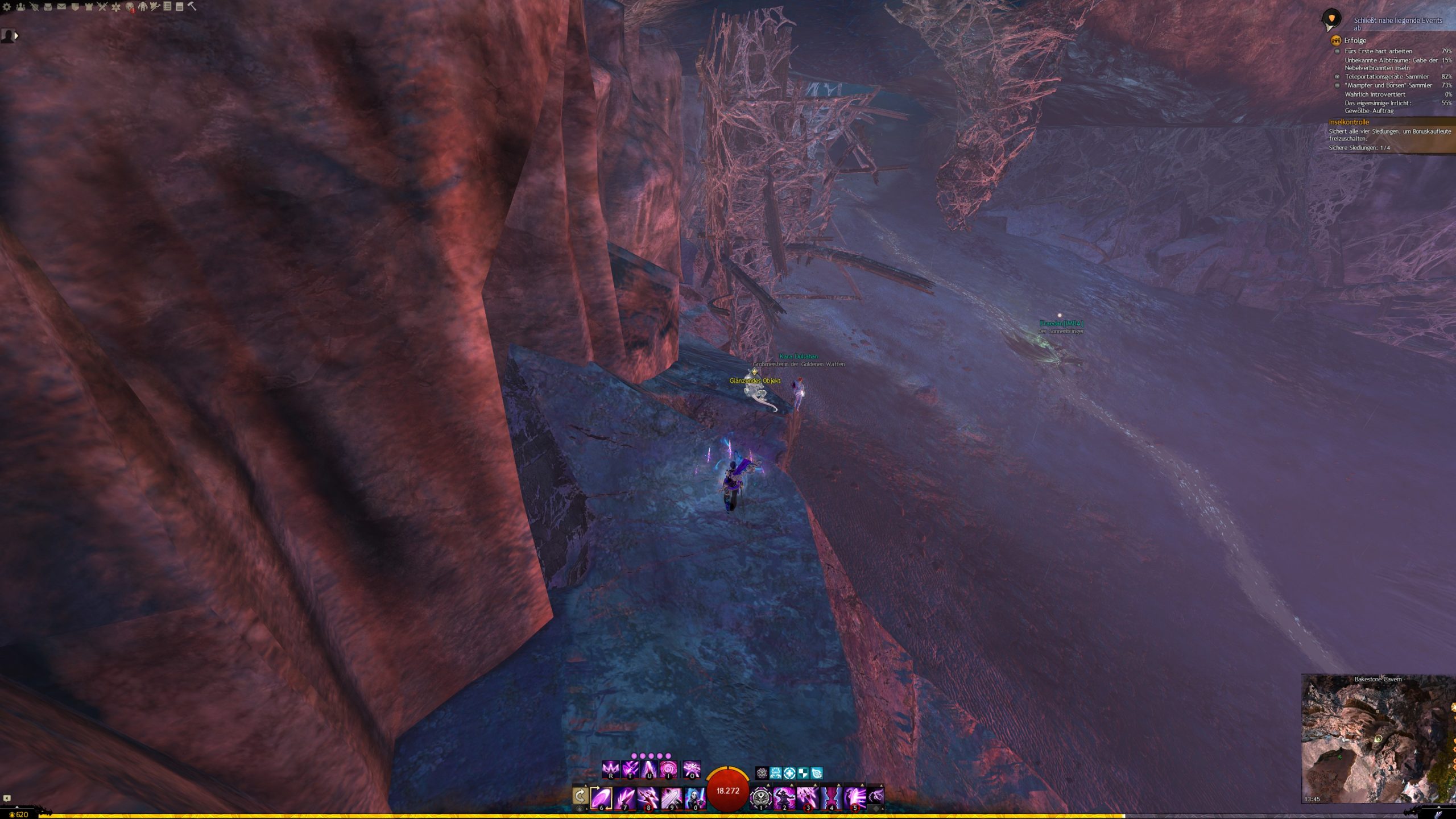Open the inventory bag icon
1456x819 pixels.
(48, 7)
